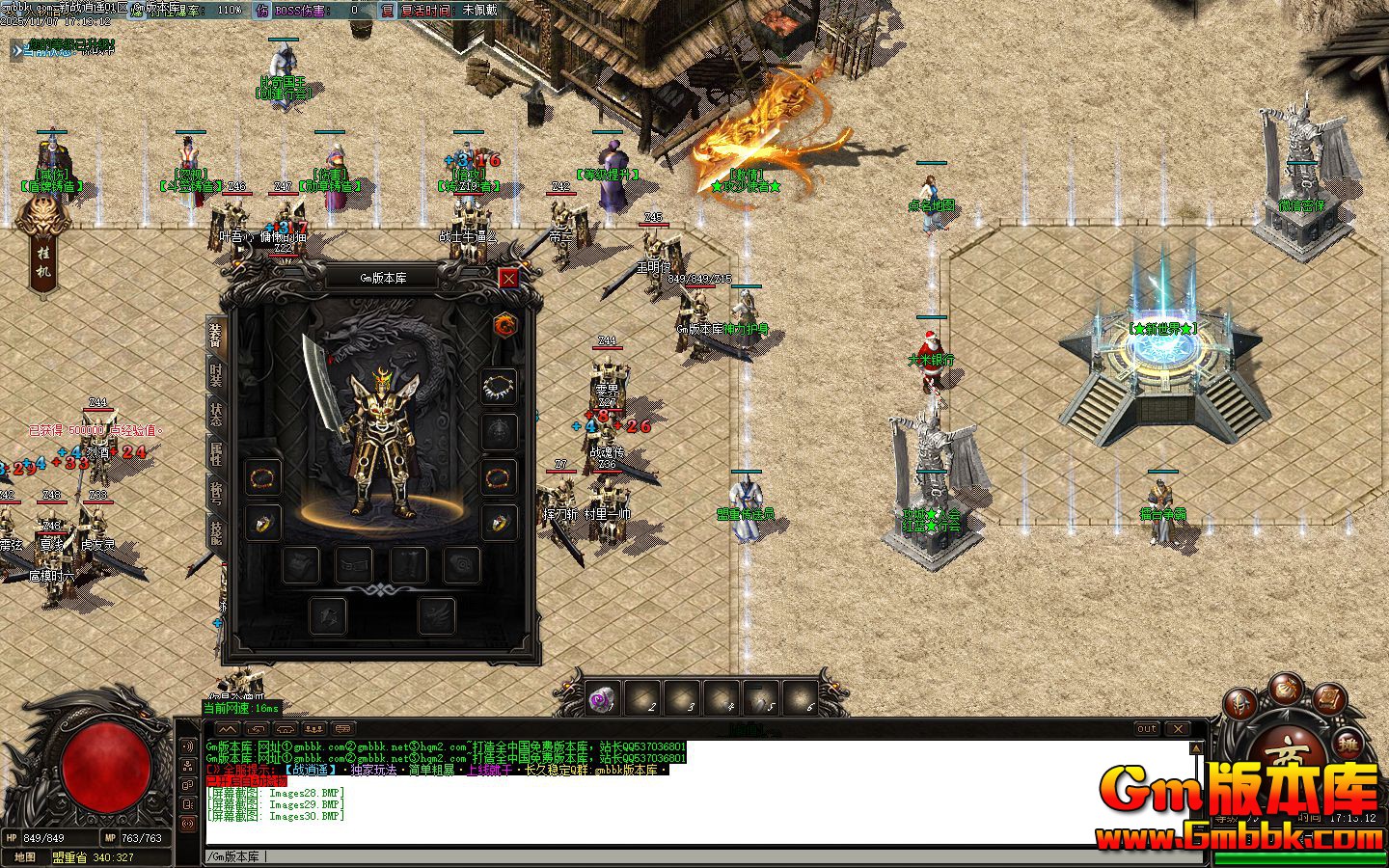Open the pouch bag icon
The width and height of the screenshot is (1389, 868).
click(1286, 687)
